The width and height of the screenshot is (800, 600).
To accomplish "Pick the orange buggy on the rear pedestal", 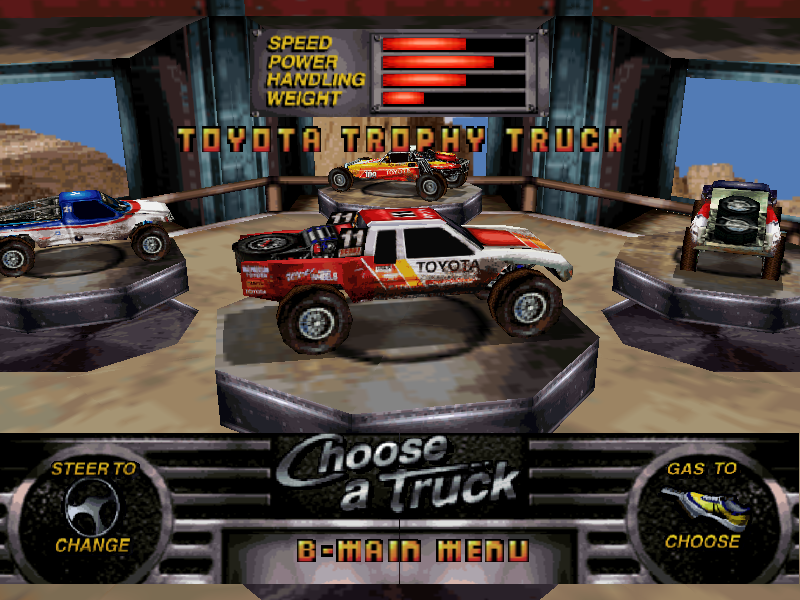I will pos(400,168).
